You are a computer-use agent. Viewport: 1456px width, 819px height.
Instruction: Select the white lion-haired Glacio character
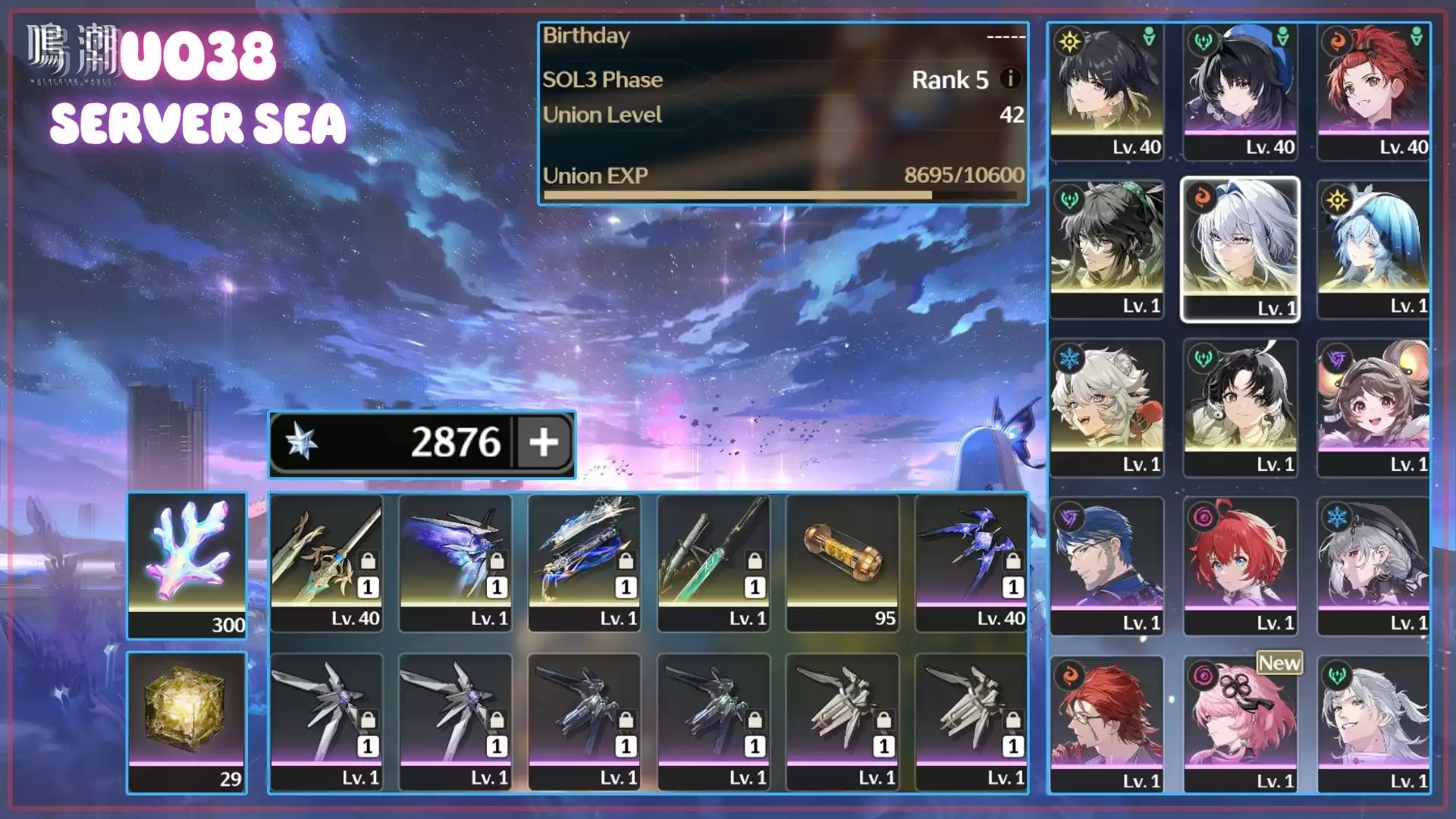point(1107,407)
